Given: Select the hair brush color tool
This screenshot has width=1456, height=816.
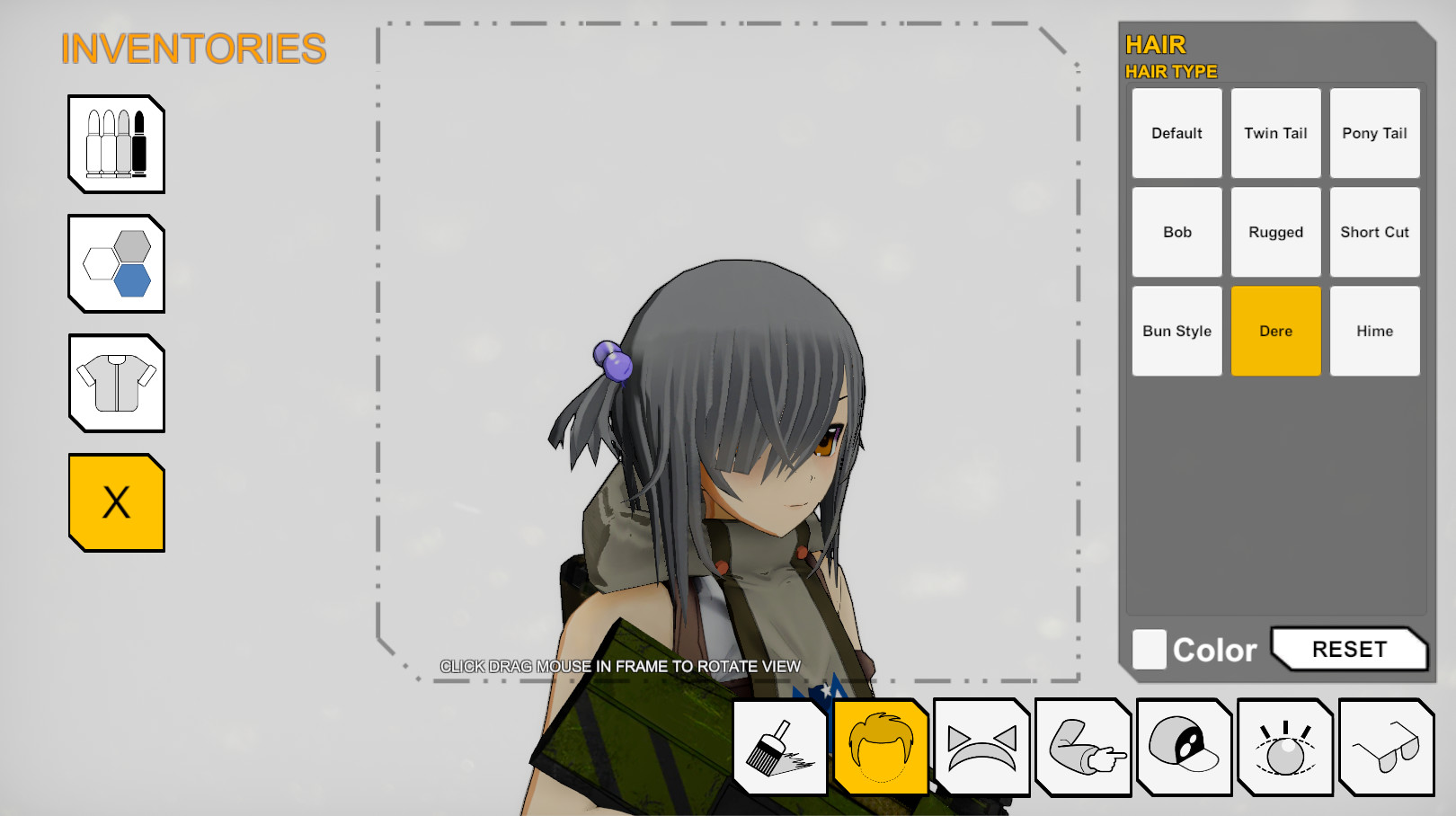Looking at the screenshot, I should tap(780, 747).
